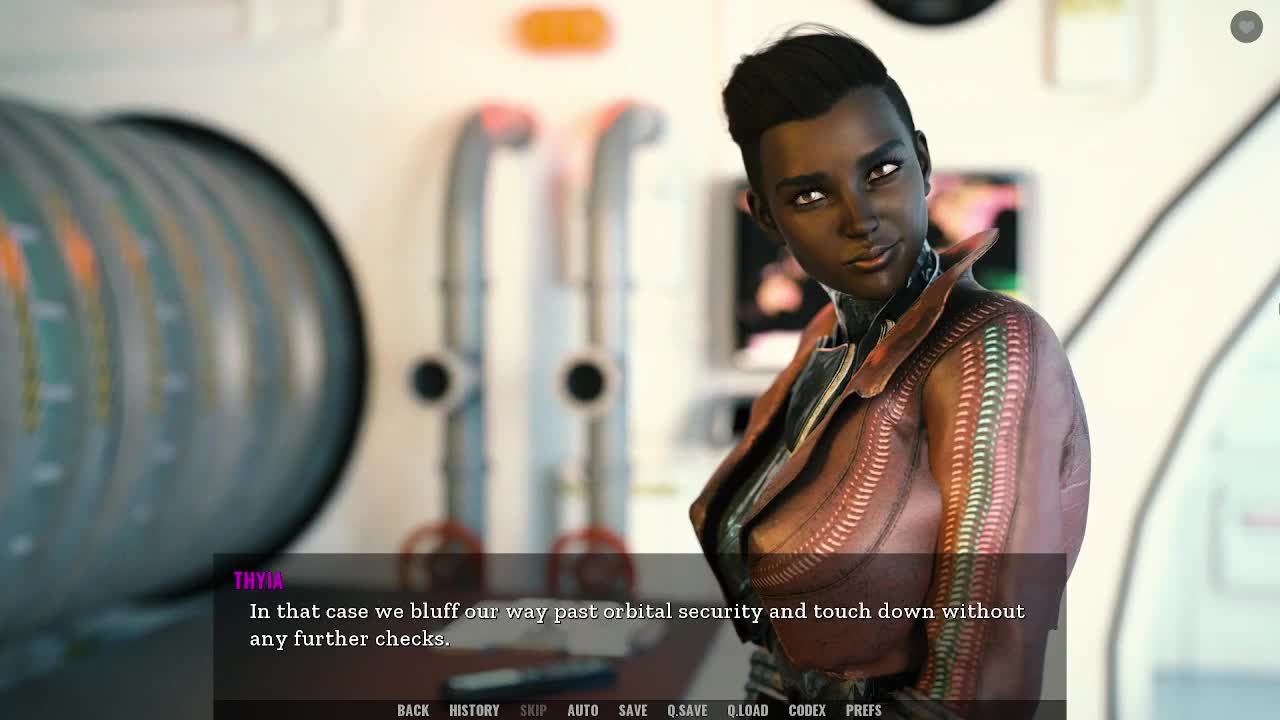
Task: Open the Codex
Action: (806, 710)
